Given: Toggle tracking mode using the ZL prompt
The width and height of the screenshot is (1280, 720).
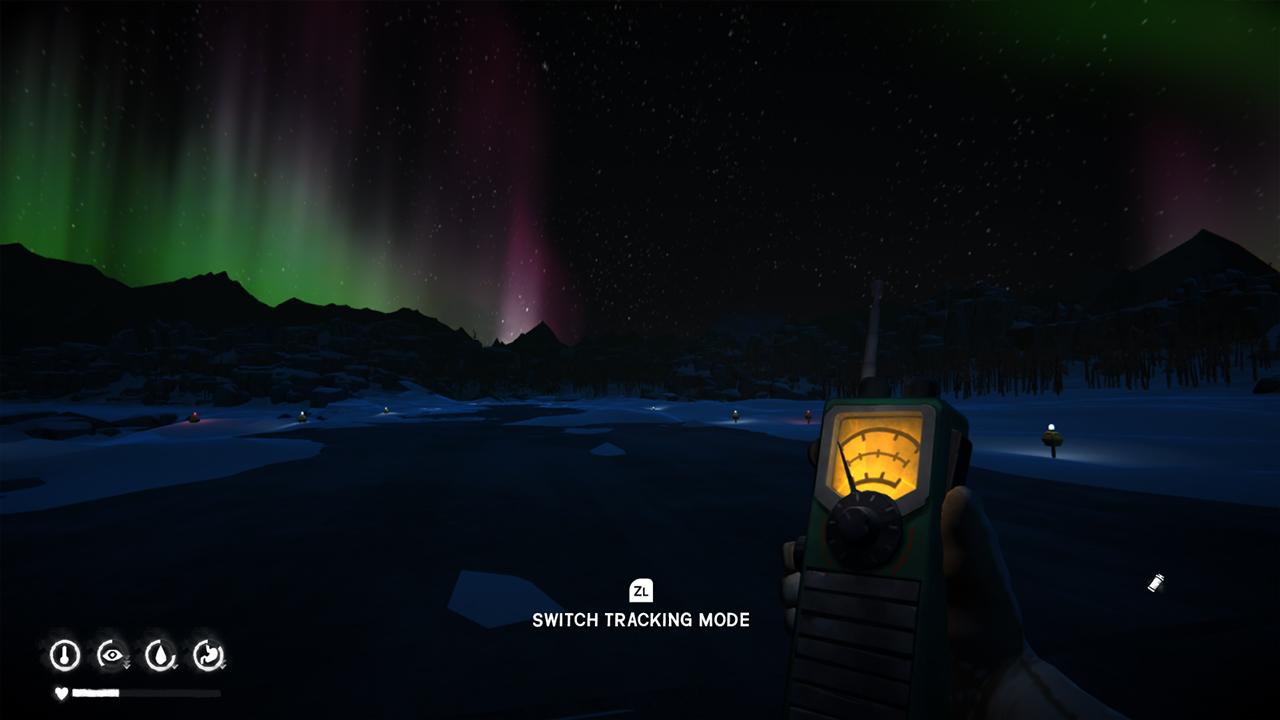Looking at the screenshot, I should 641,591.
